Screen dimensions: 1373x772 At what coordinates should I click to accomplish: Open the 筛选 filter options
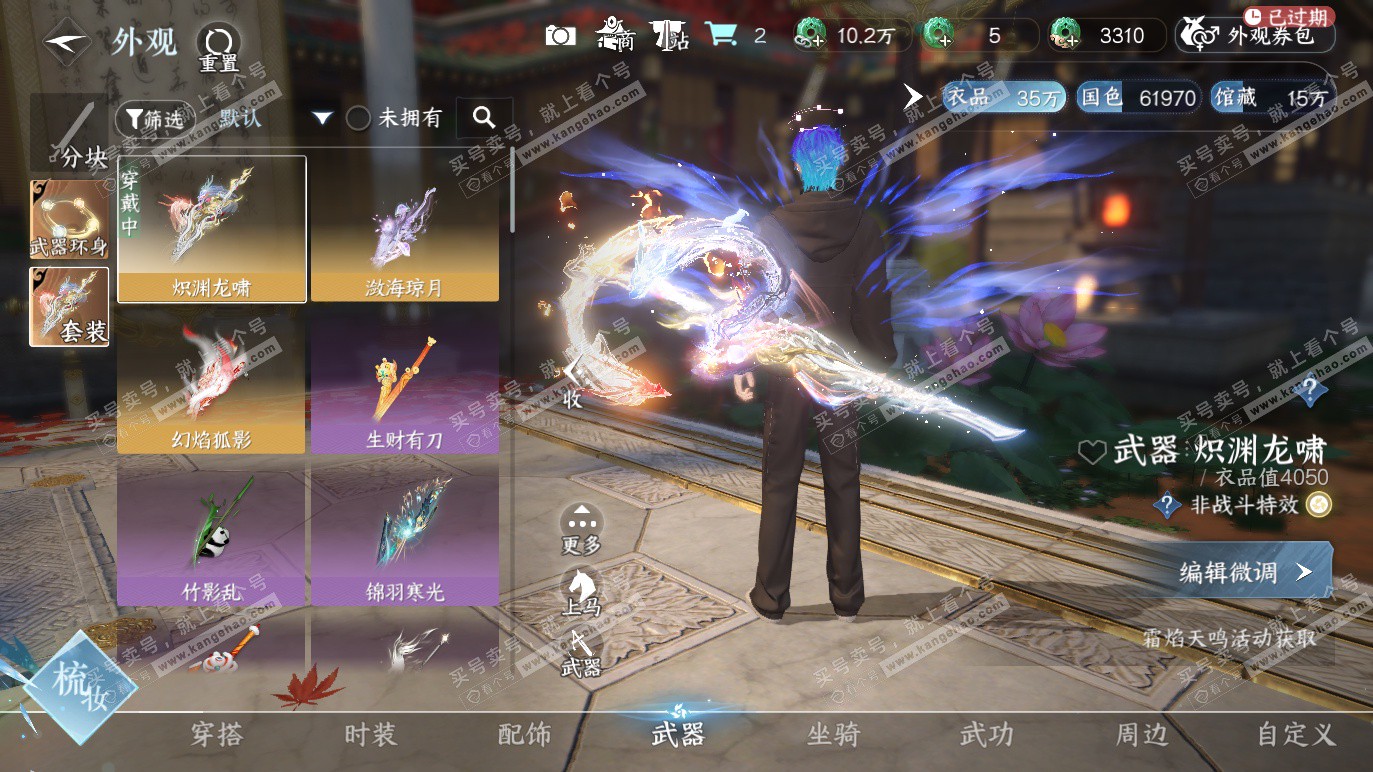pyautogui.click(x=155, y=119)
